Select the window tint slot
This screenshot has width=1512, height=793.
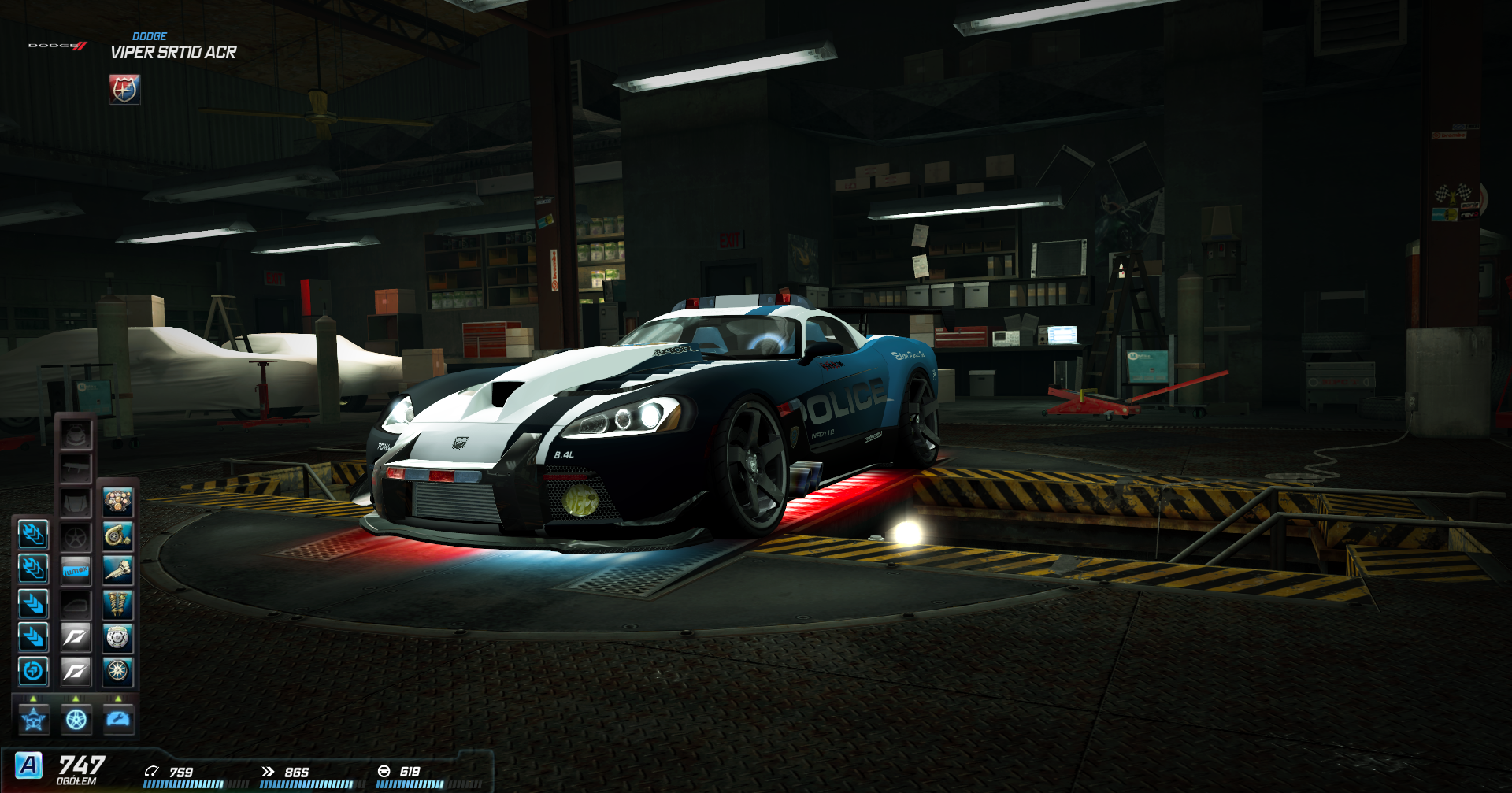click(x=76, y=604)
